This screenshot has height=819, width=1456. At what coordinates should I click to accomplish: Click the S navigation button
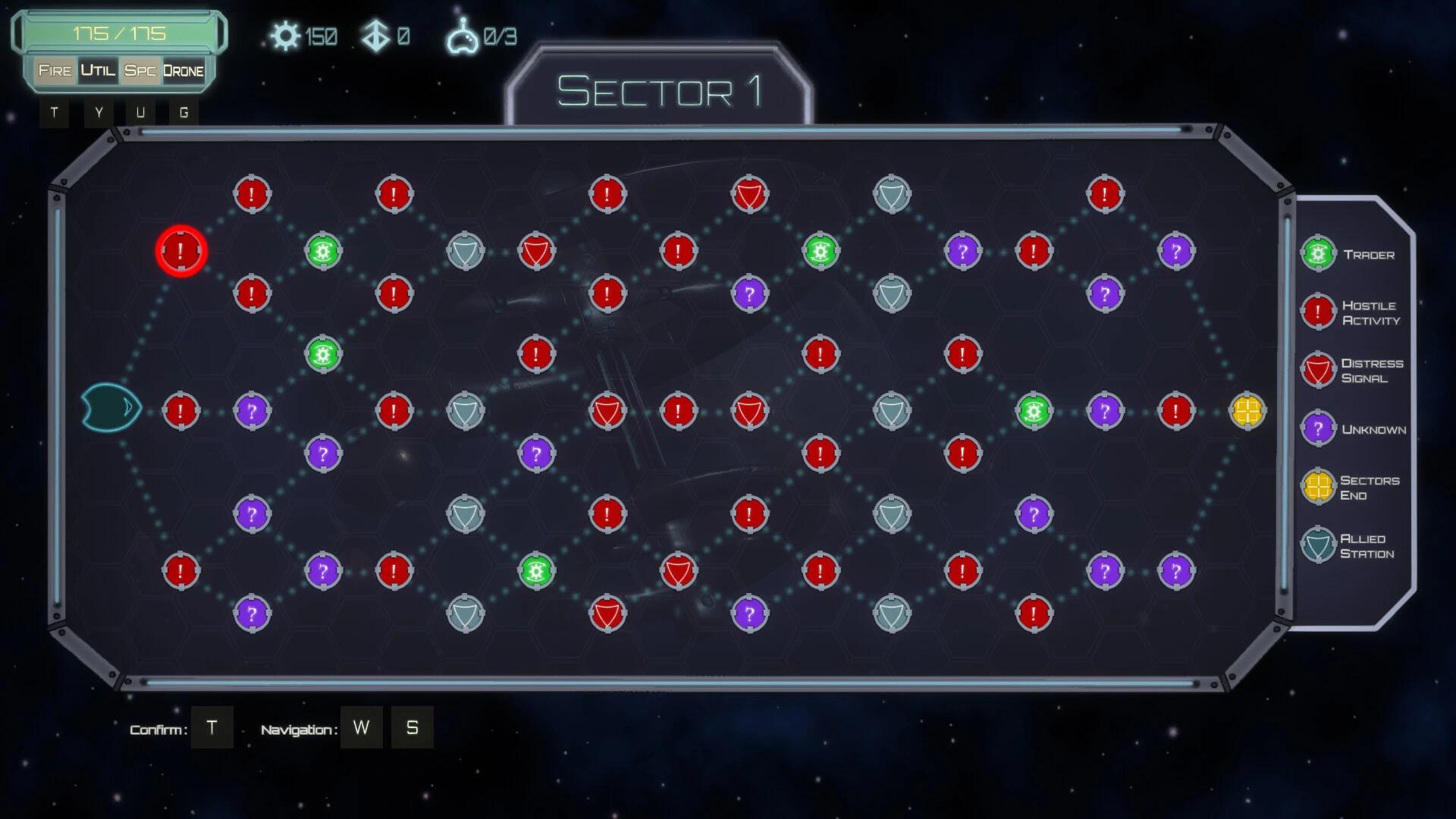(413, 726)
